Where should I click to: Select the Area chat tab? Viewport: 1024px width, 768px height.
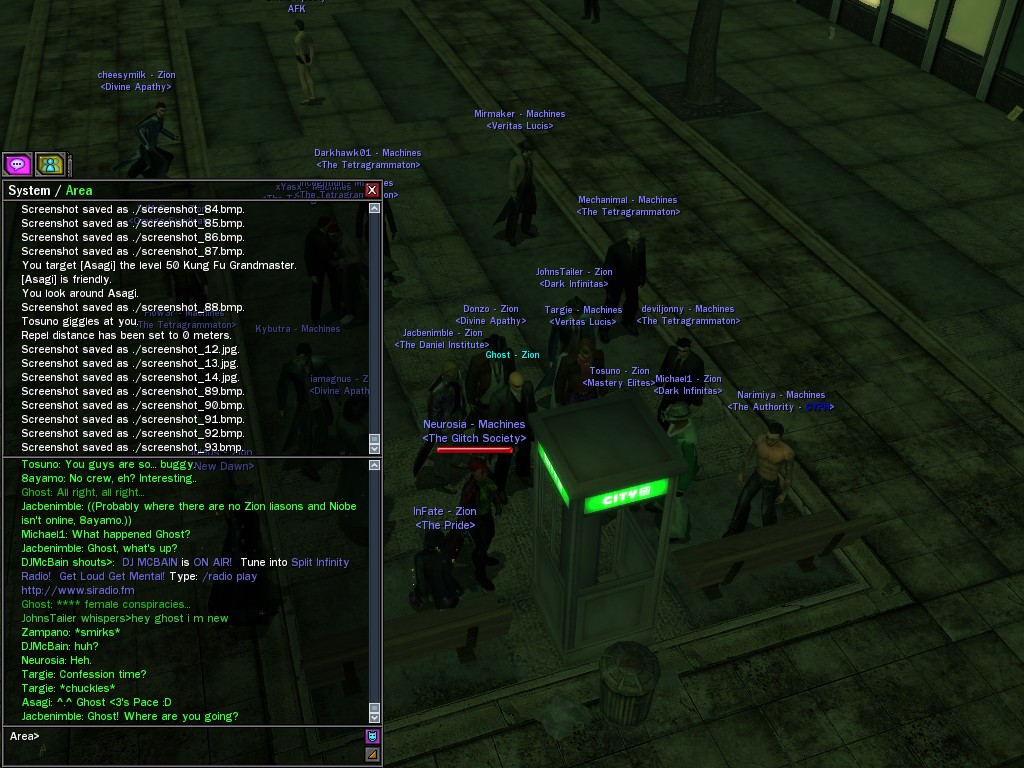pyautogui.click(x=79, y=191)
